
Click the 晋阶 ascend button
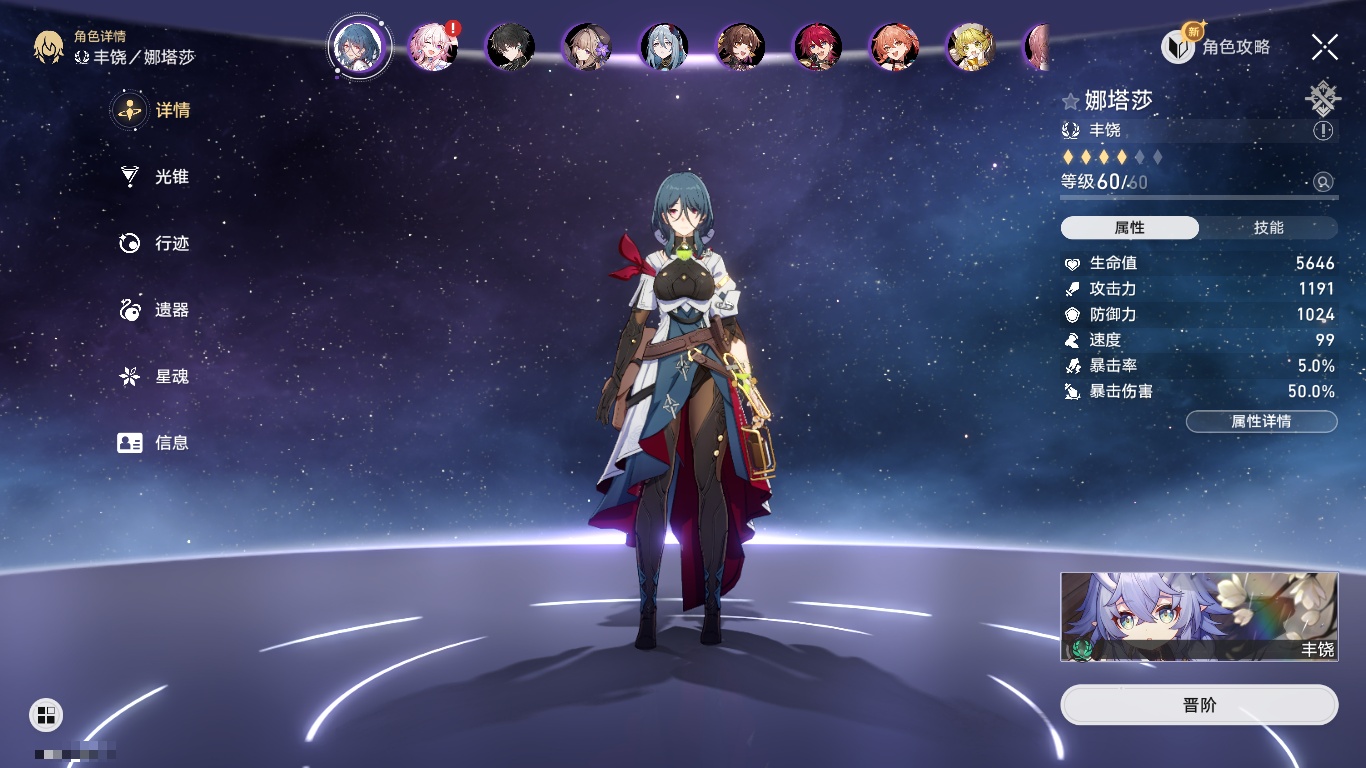[1199, 705]
